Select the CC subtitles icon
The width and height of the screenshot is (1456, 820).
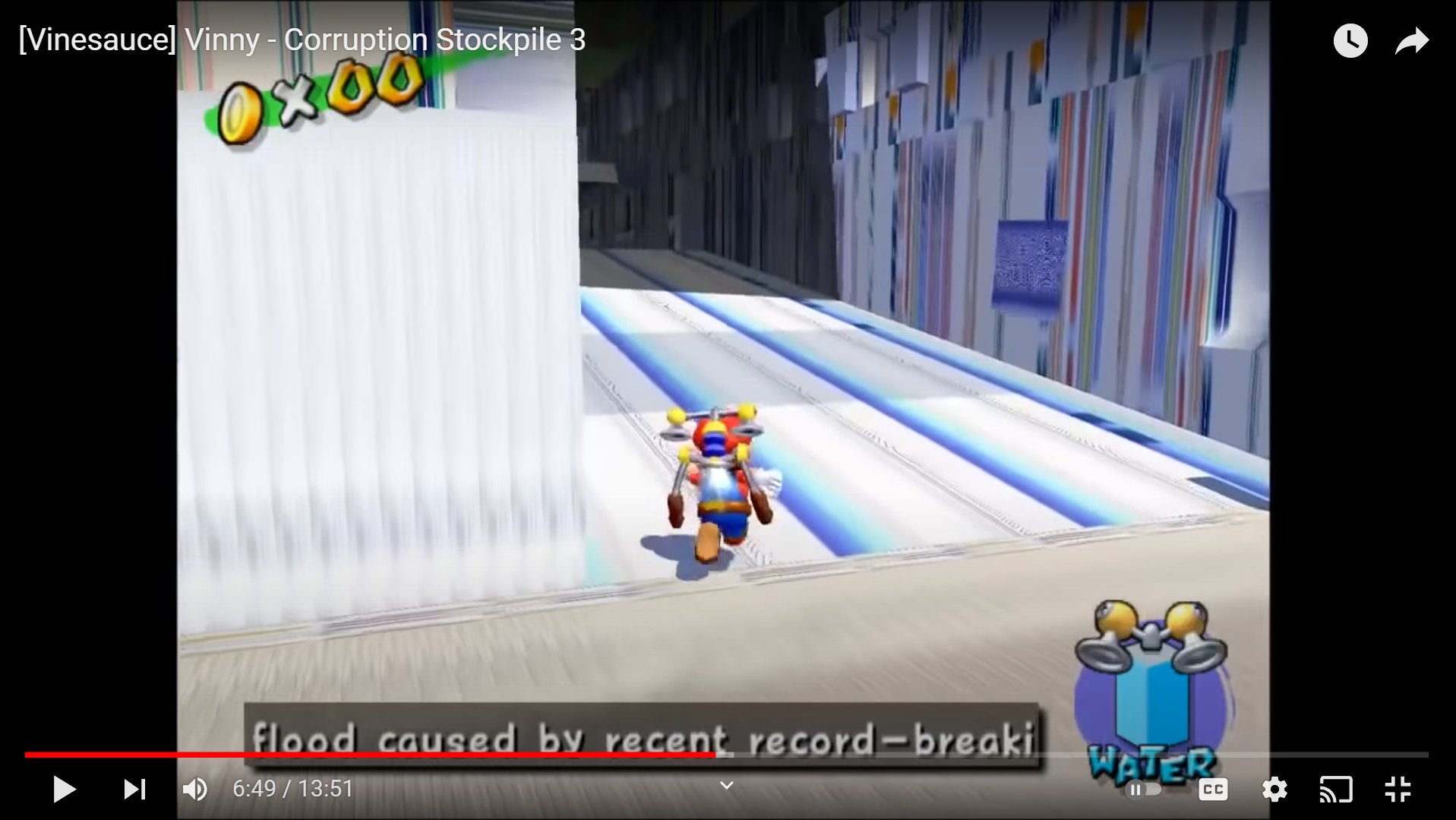pyautogui.click(x=1213, y=789)
